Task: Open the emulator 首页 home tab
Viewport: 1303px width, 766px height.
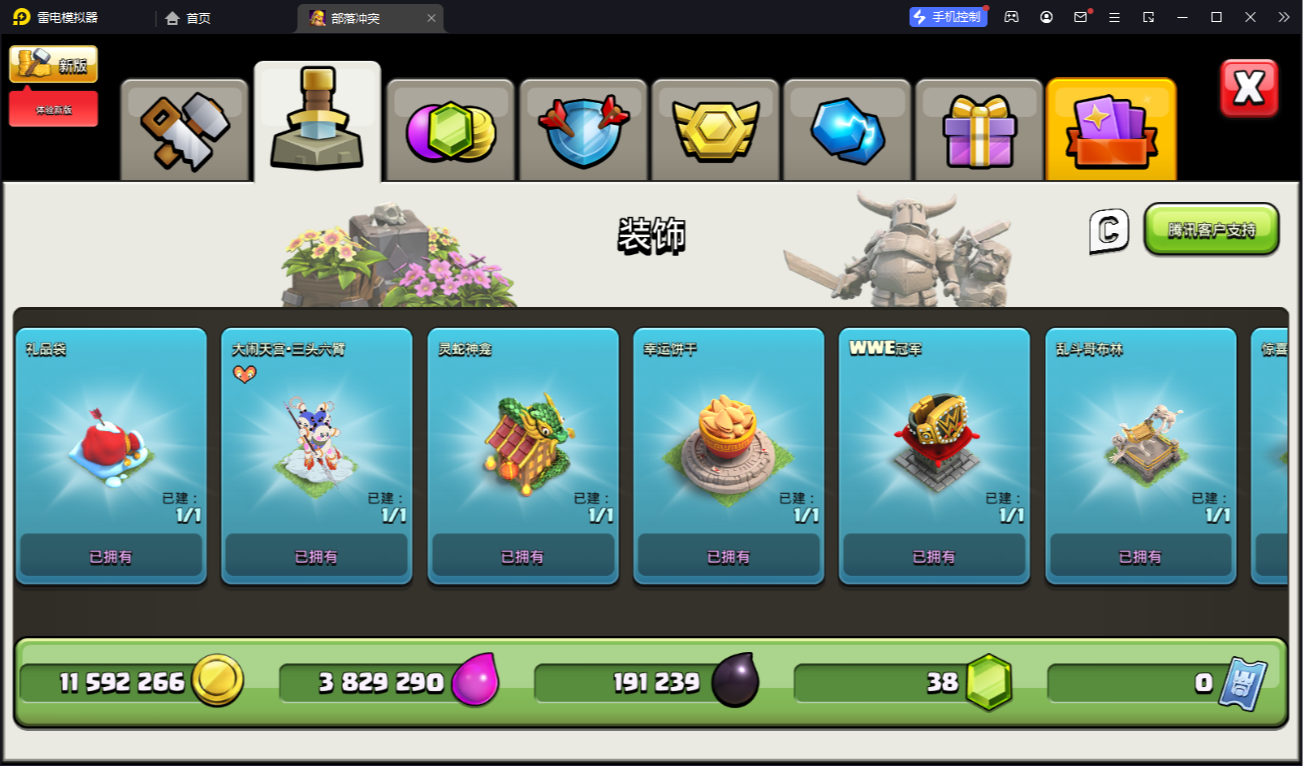Action: [x=188, y=18]
